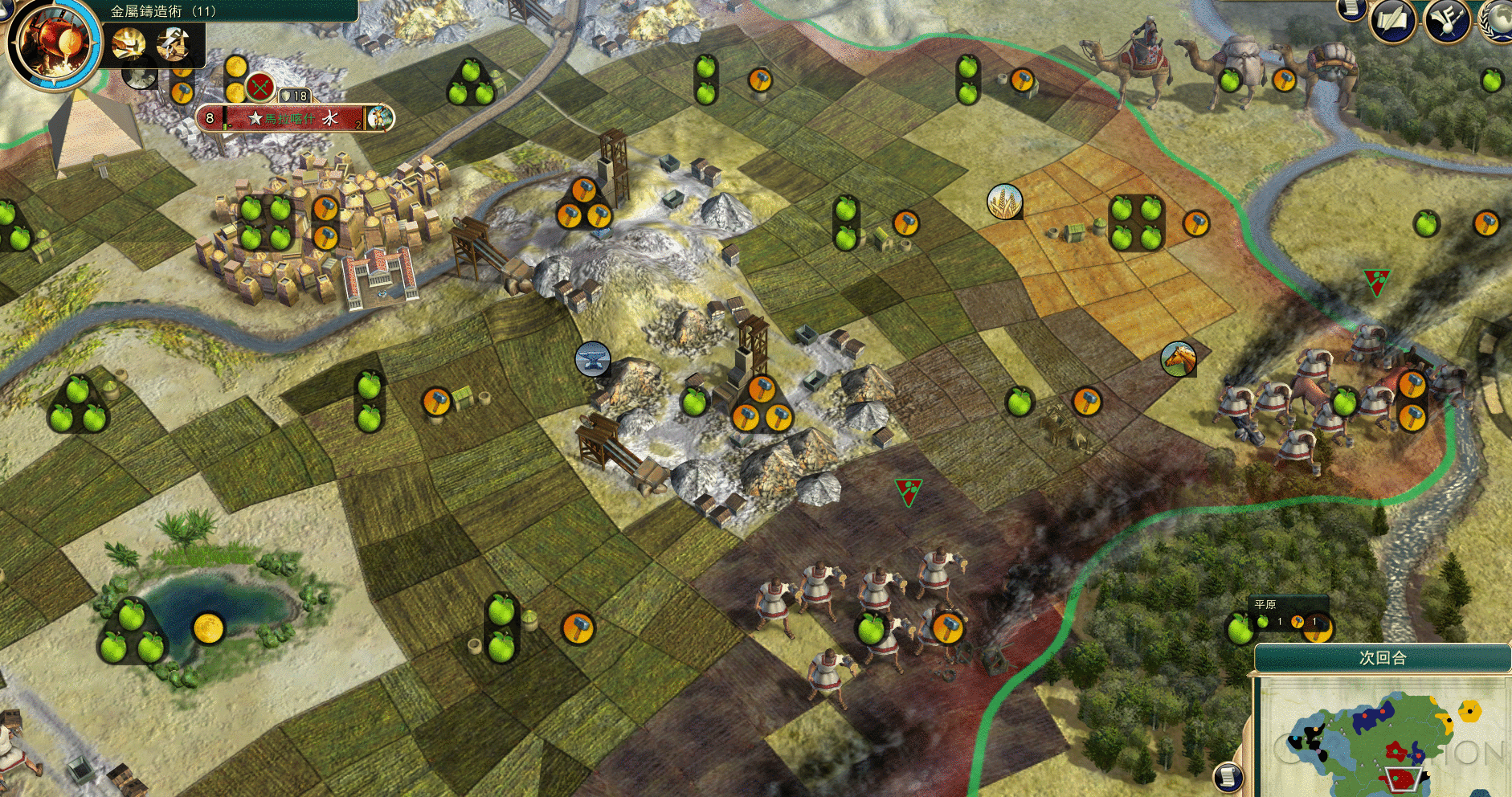Open the research portrait for 金屬鑄造術
The height and width of the screenshot is (797, 1512).
click(x=52, y=42)
